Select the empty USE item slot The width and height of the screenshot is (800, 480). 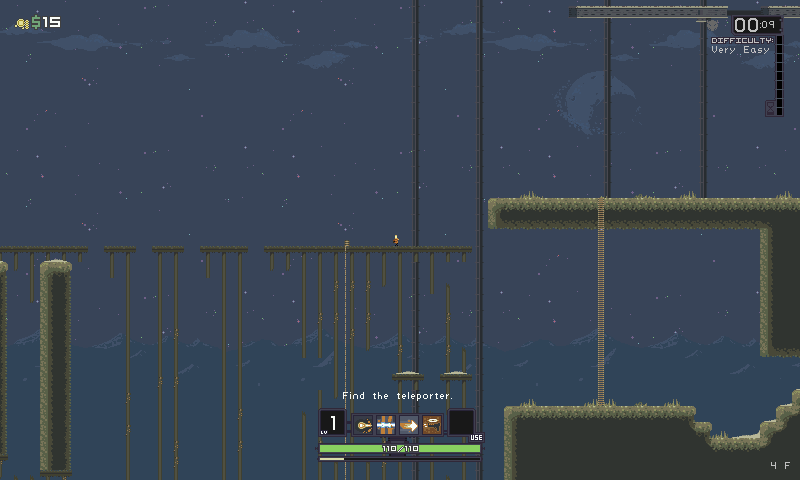461,422
